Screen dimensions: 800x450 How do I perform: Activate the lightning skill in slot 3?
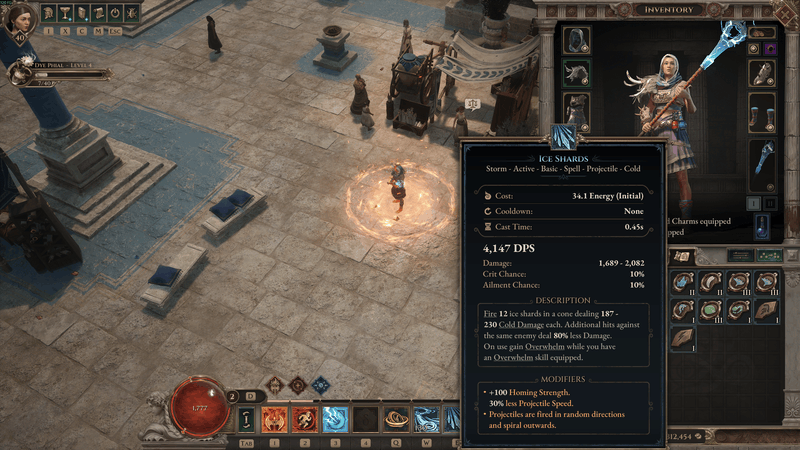pyautogui.click(x=335, y=419)
